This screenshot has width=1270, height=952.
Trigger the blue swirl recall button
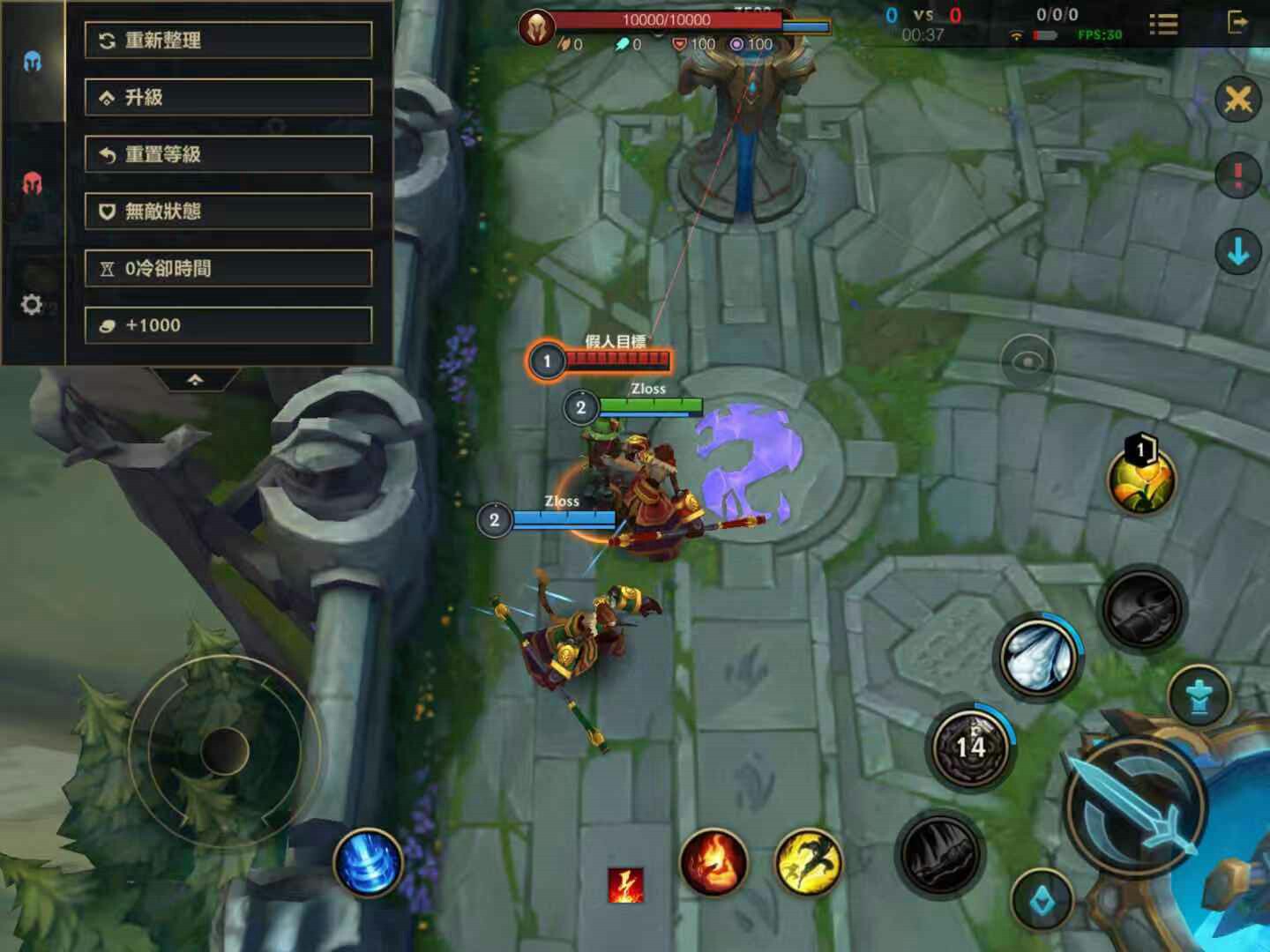(368, 861)
